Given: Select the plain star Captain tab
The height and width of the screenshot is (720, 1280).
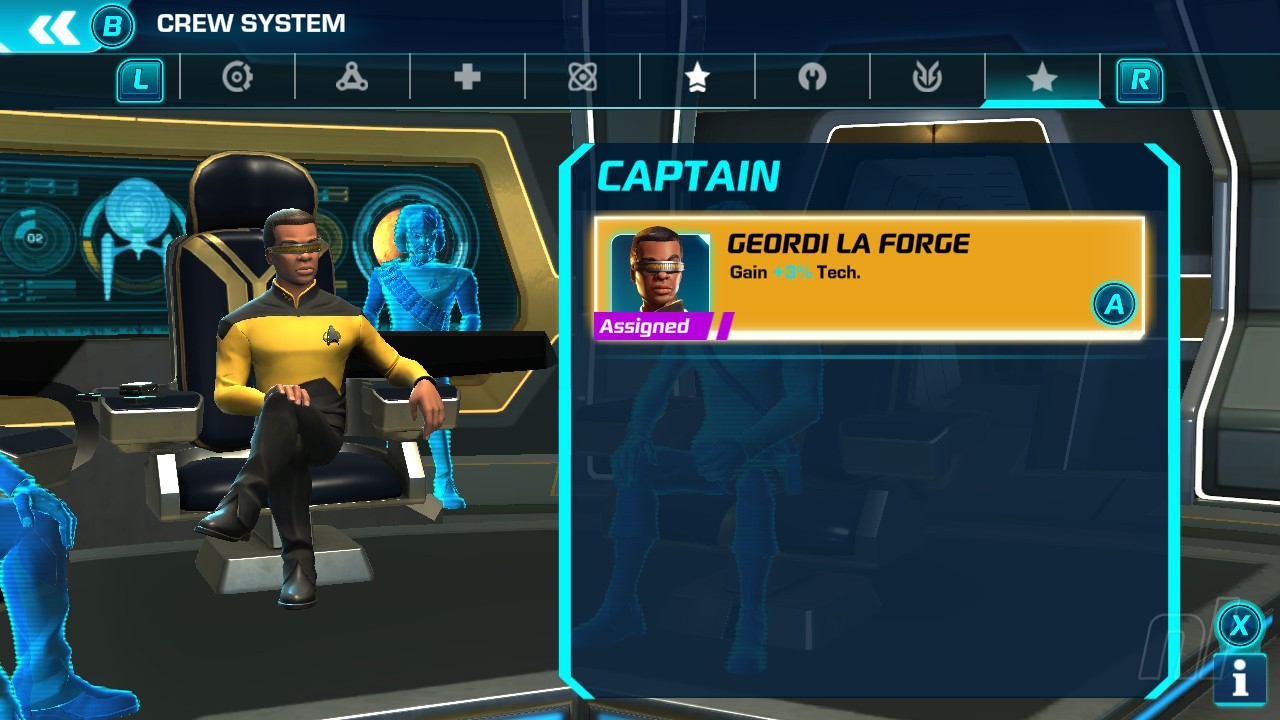Looking at the screenshot, I should [1042, 78].
